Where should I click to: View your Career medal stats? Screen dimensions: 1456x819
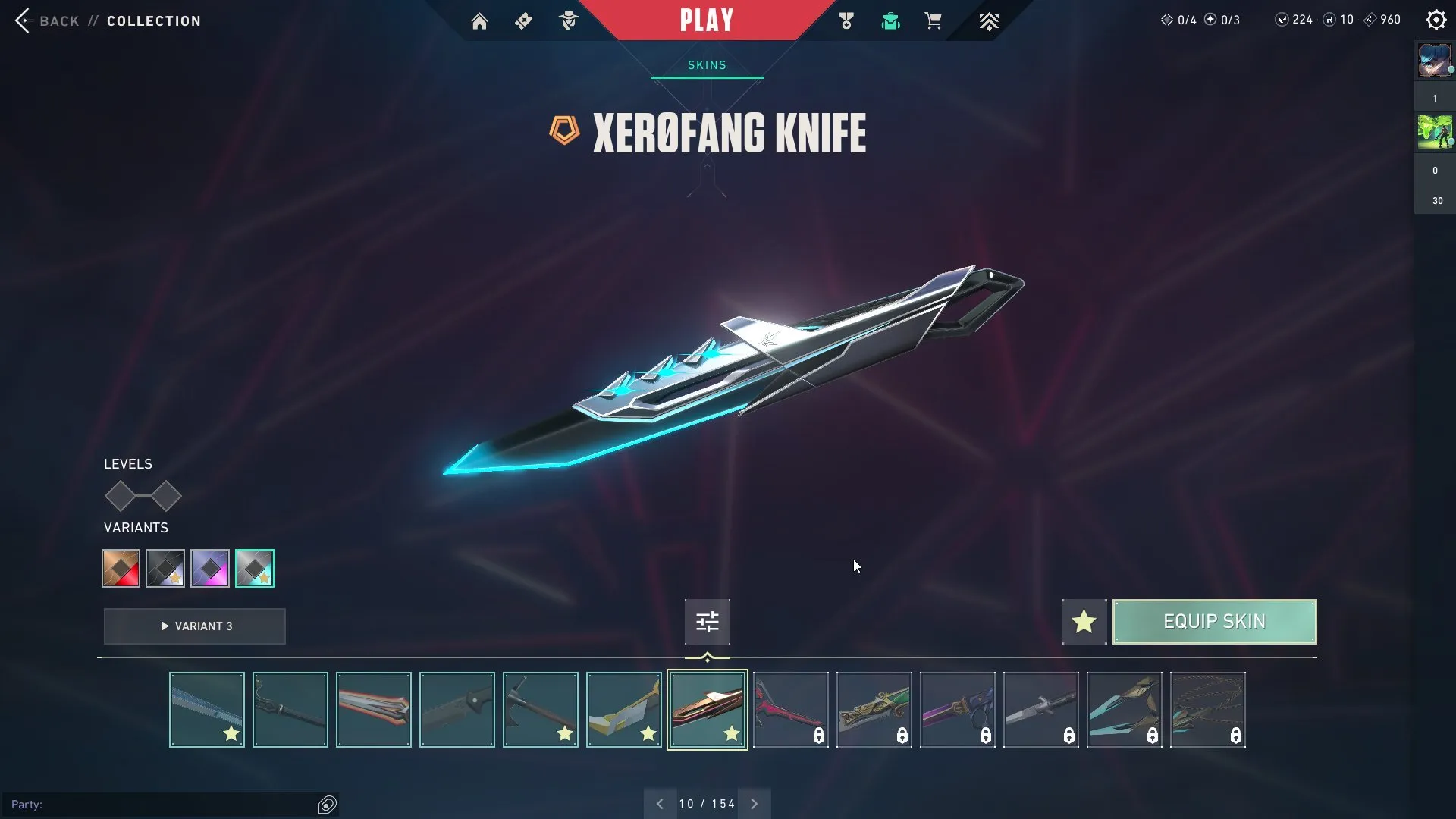click(x=847, y=20)
